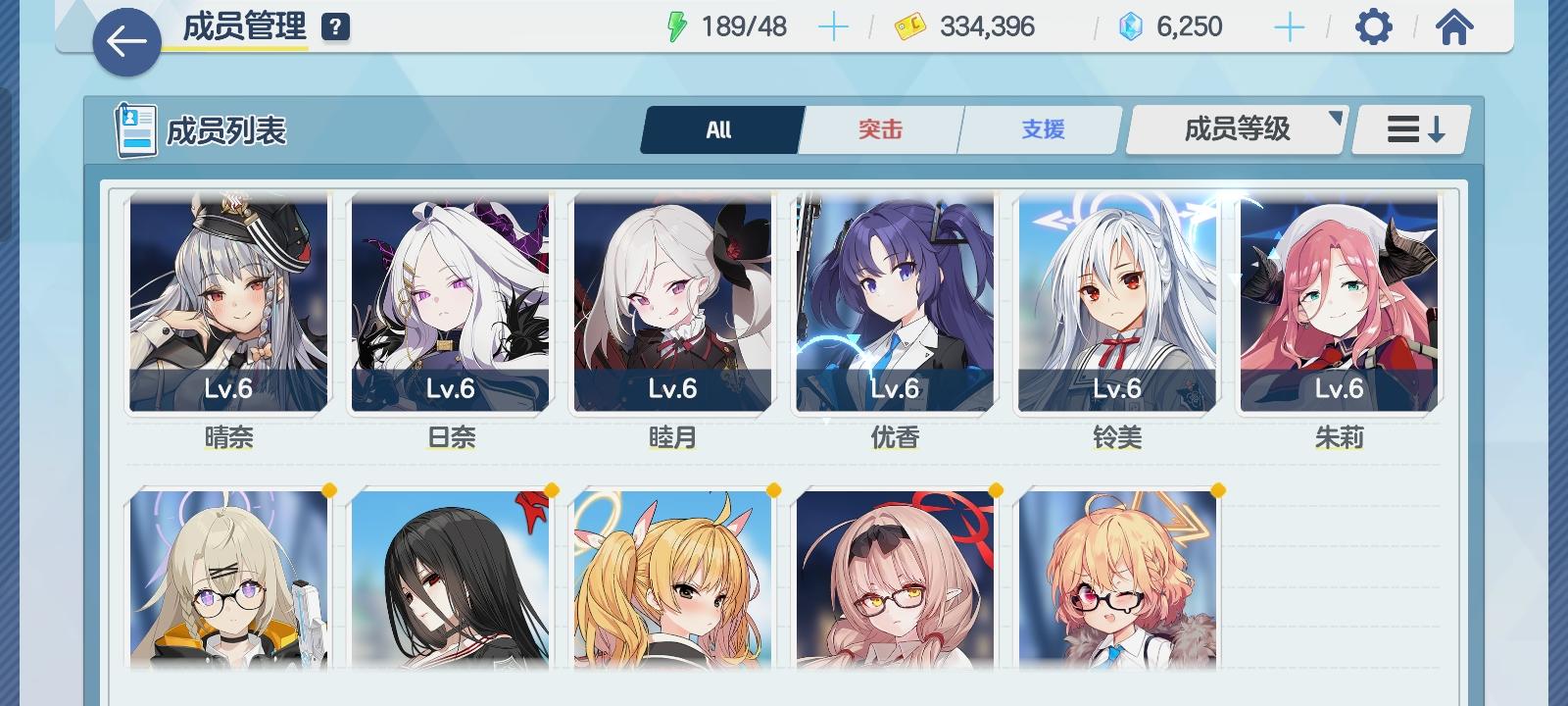
Task: Click the plus to recharge energy
Action: (834, 26)
